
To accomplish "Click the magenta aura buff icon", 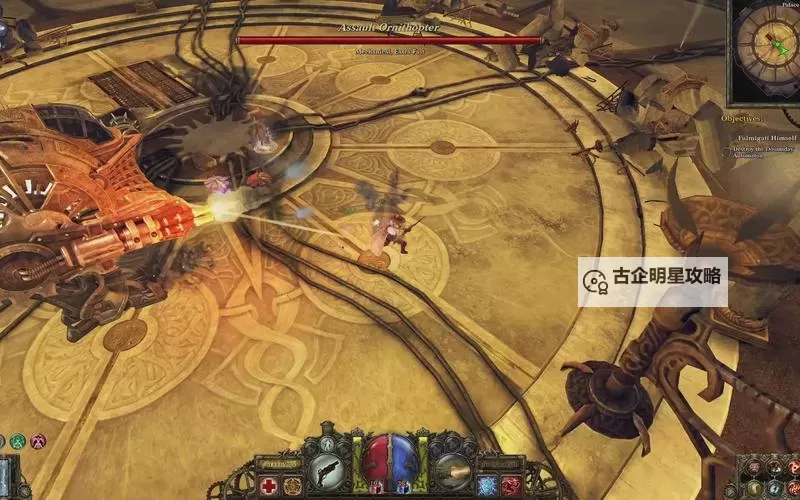I will pos(38,440).
